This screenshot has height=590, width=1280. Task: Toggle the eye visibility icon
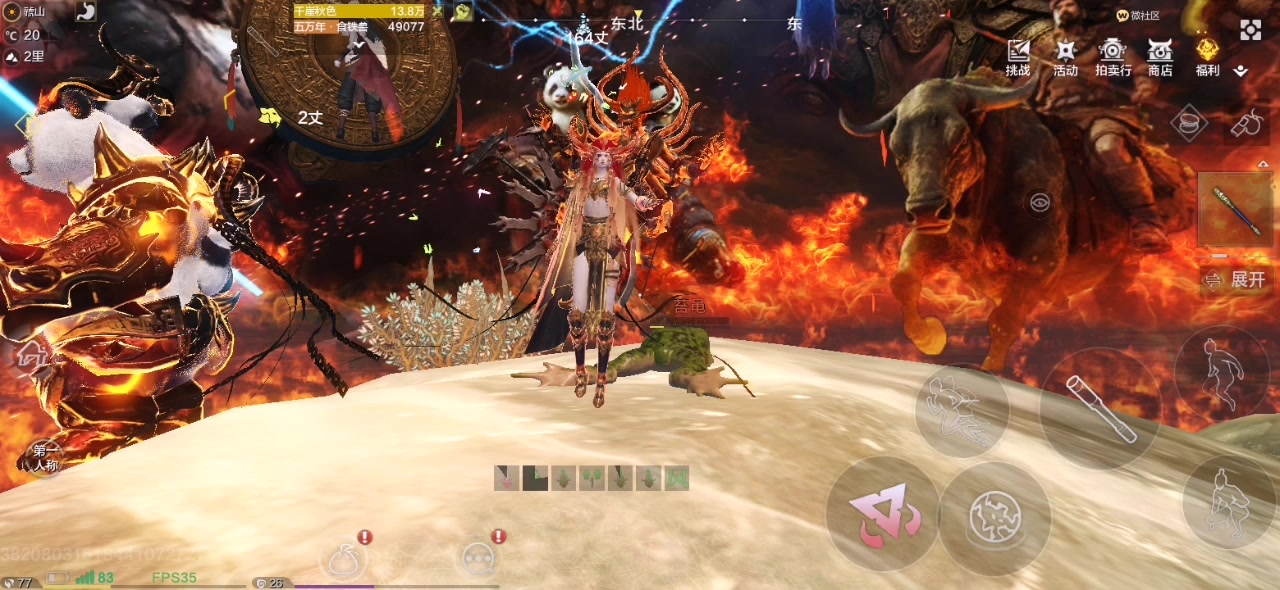[1040, 203]
